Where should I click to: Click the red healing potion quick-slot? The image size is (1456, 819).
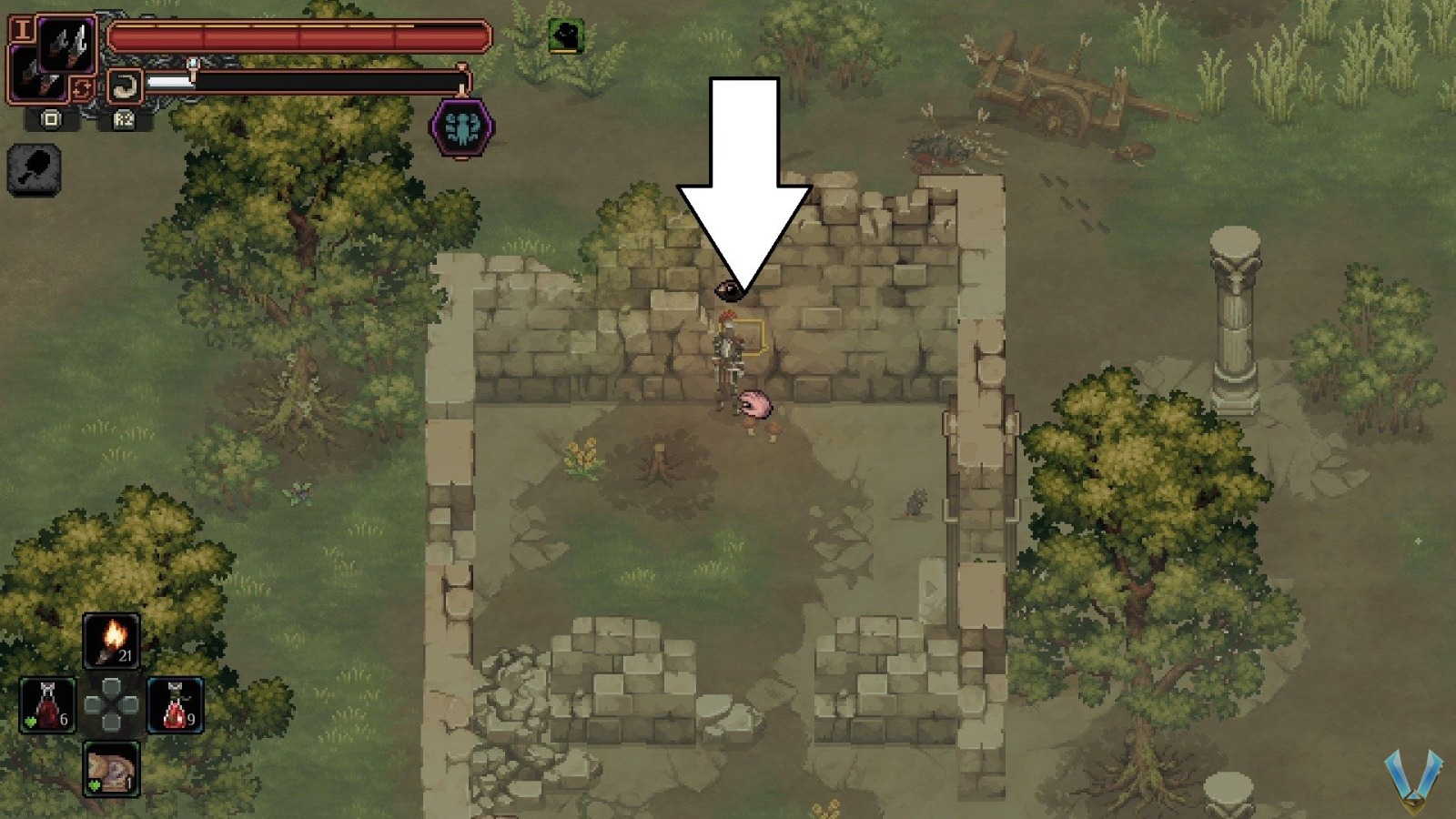click(x=47, y=705)
